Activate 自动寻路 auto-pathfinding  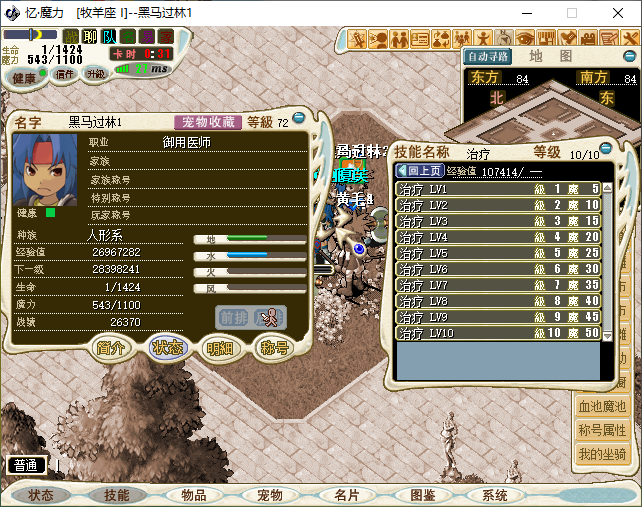click(x=487, y=56)
